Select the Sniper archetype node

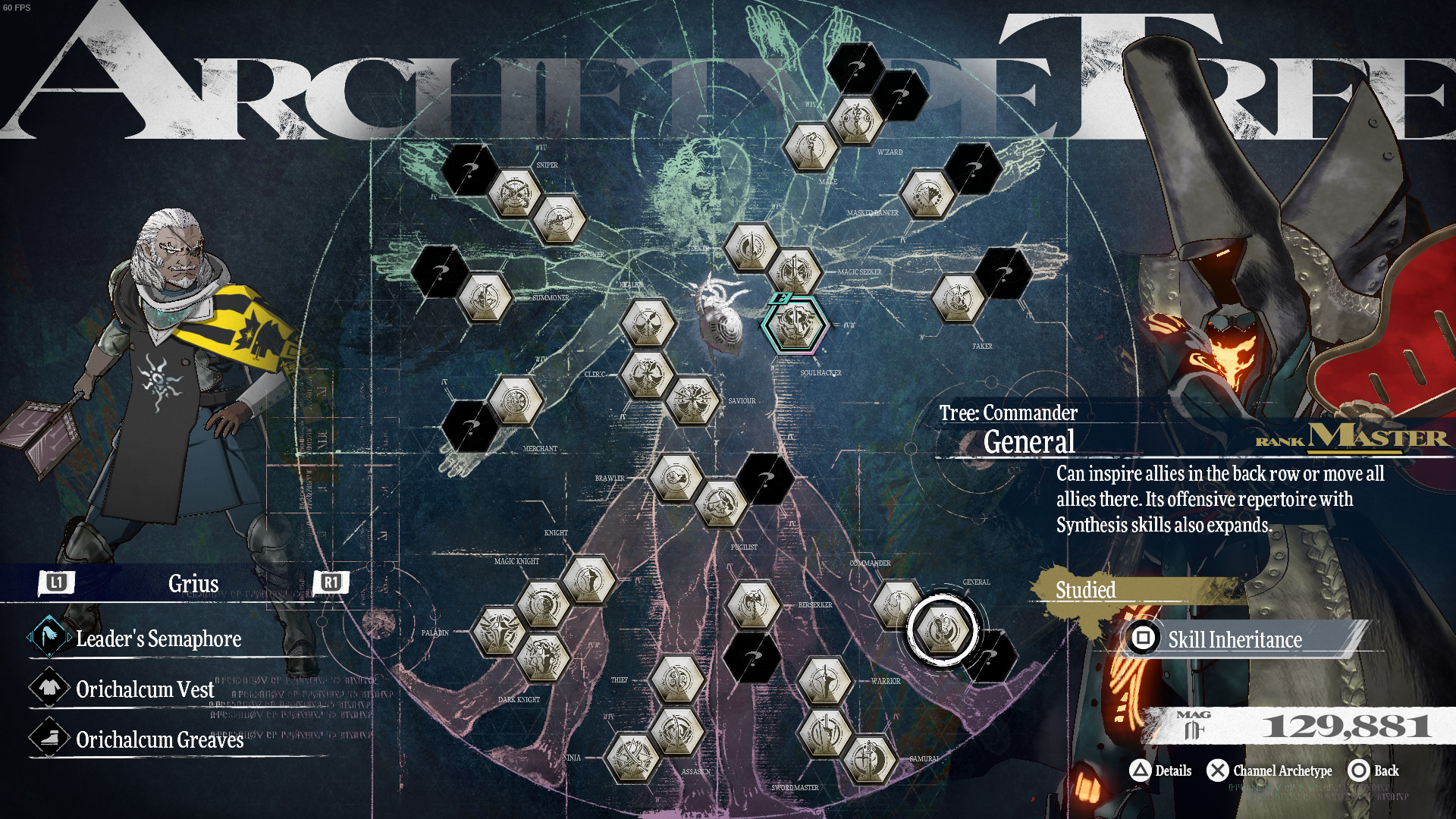513,193
